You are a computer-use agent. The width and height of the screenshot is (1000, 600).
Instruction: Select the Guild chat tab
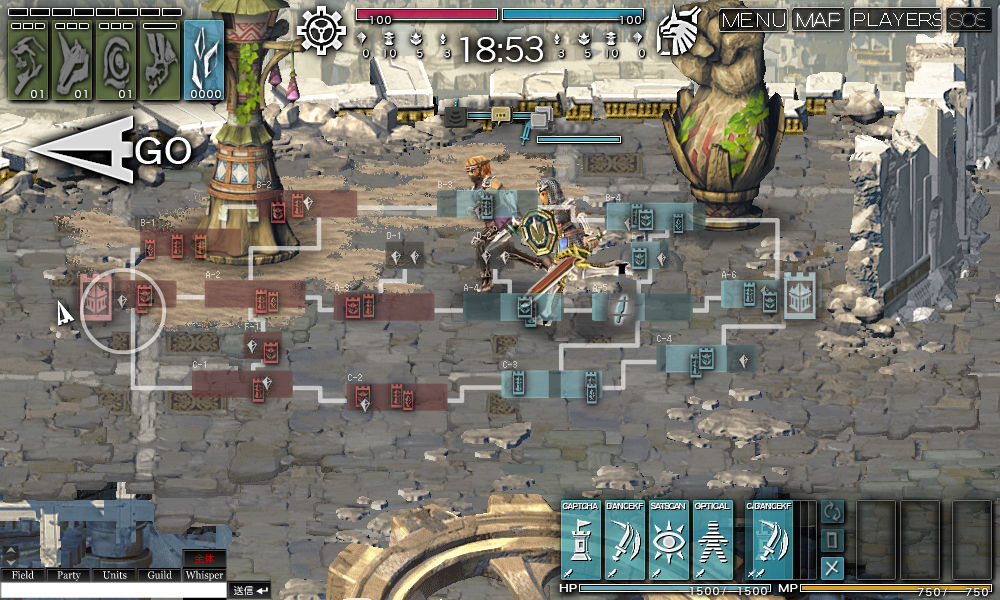coord(159,575)
